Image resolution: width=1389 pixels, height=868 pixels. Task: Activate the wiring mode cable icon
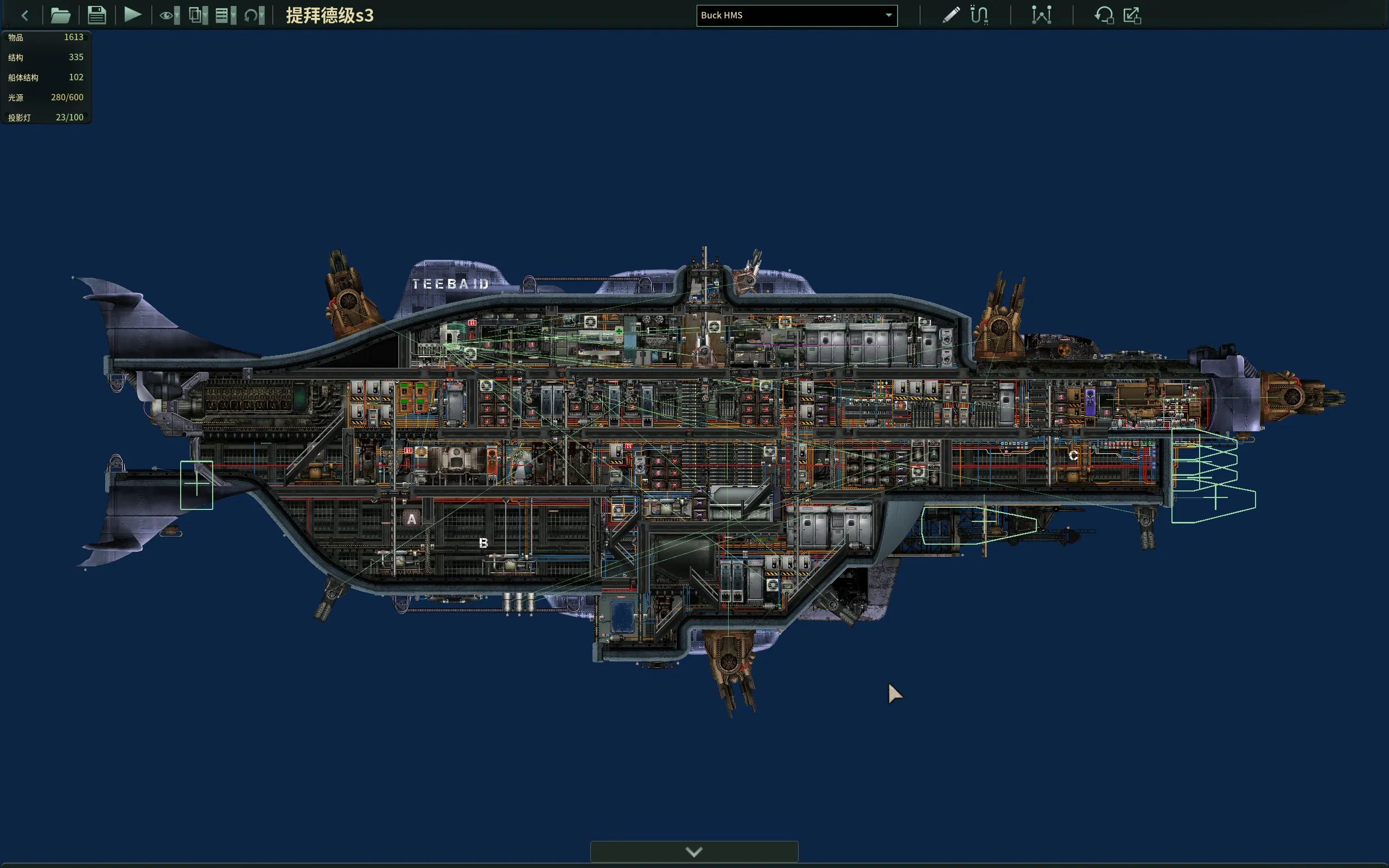pos(979,16)
